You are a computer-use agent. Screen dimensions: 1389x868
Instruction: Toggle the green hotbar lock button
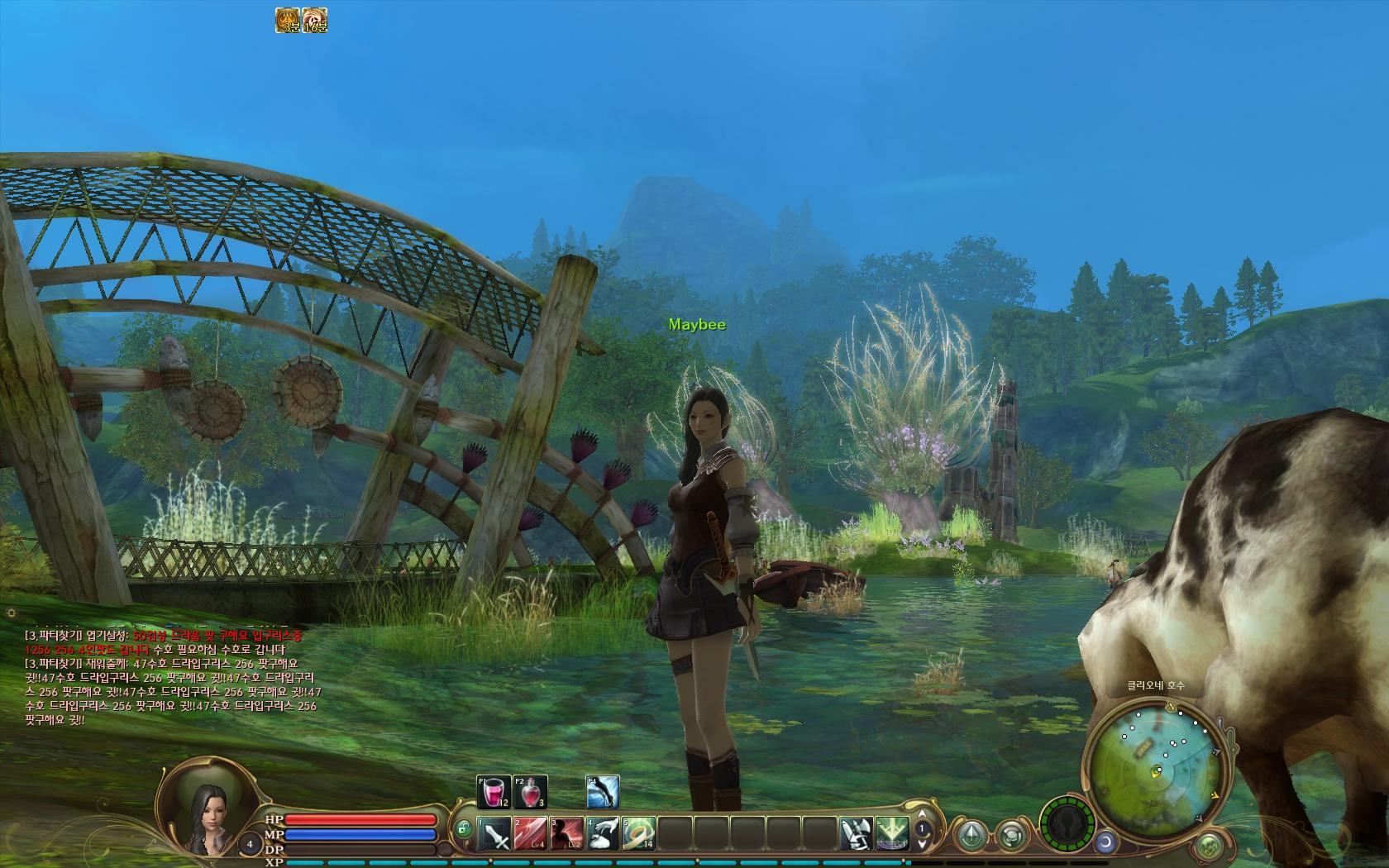click(464, 828)
